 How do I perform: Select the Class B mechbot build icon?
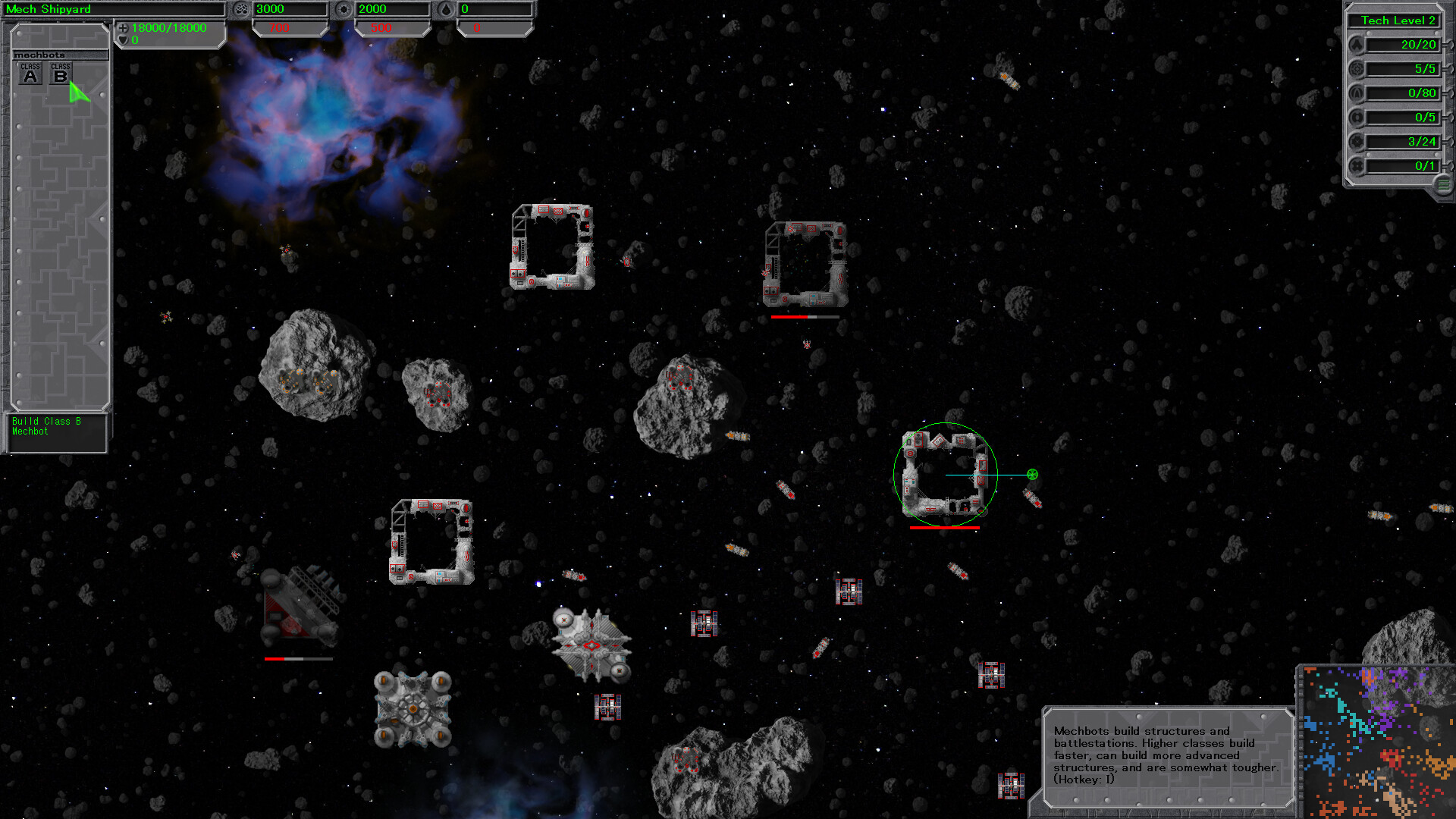click(60, 73)
